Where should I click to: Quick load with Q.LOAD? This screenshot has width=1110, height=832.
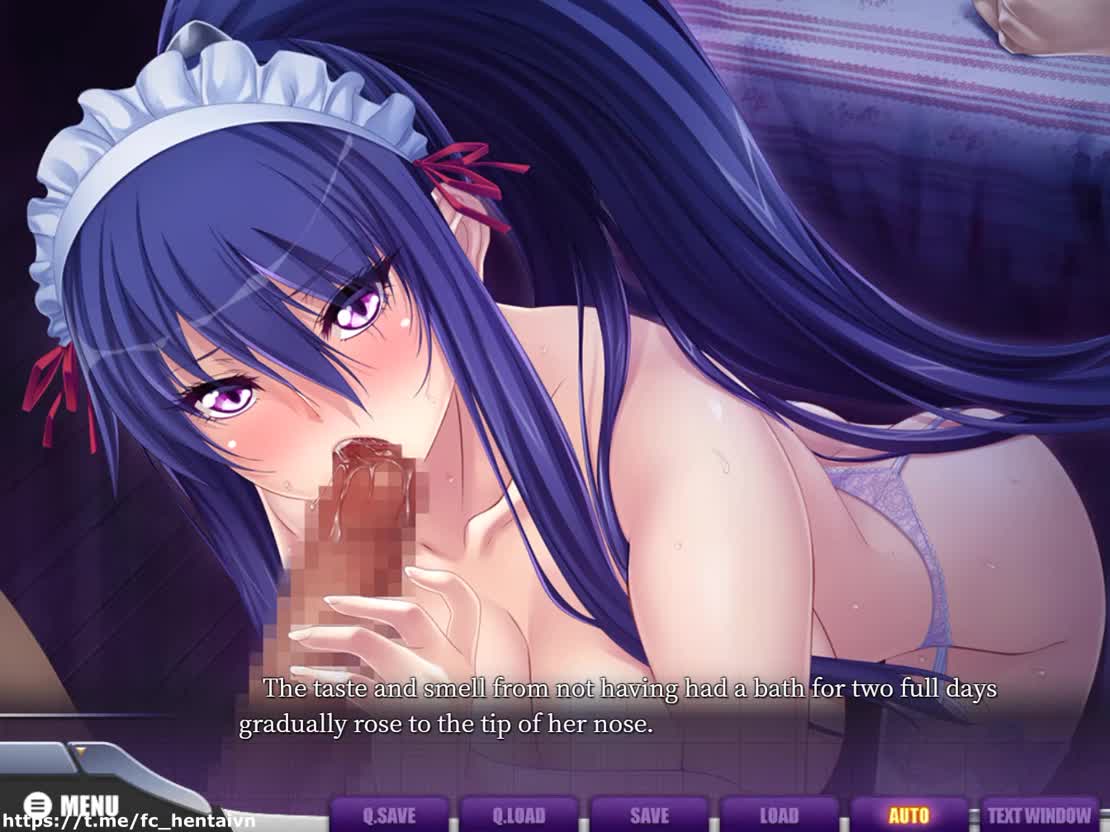click(518, 815)
